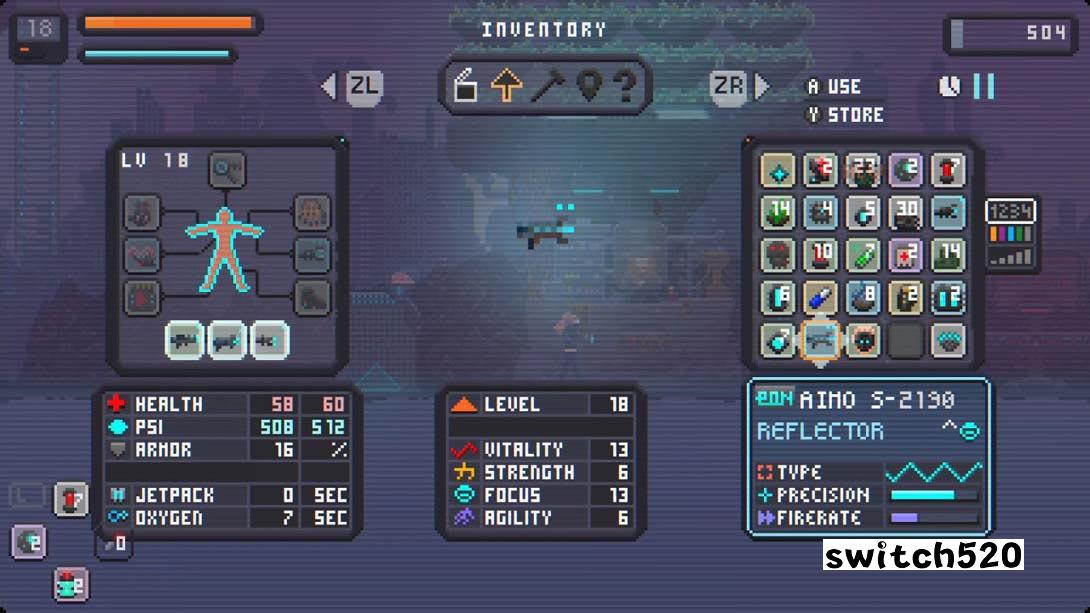
Task: Pick the red-eyed skull item
Action: tap(777, 255)
